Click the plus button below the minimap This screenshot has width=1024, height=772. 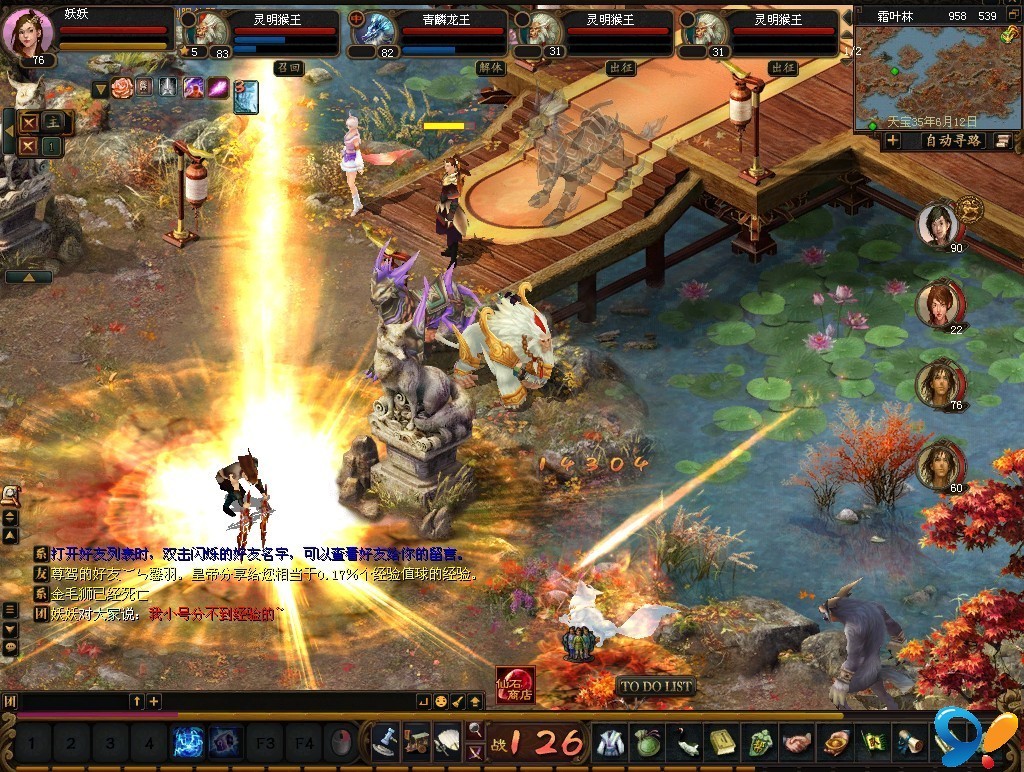click(x=892, y=141)
